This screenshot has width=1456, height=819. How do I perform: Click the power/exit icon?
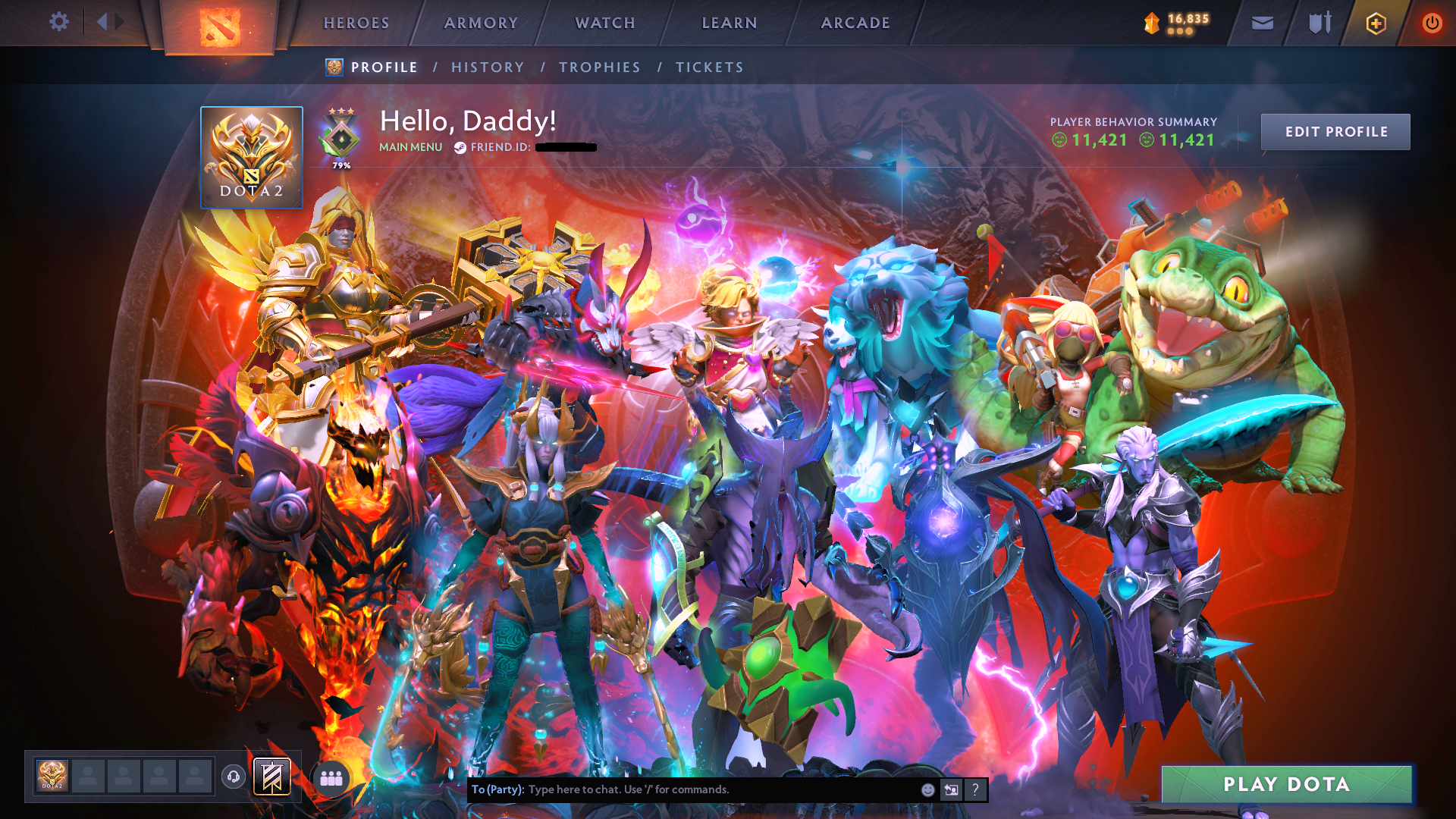click(1432, 23)
